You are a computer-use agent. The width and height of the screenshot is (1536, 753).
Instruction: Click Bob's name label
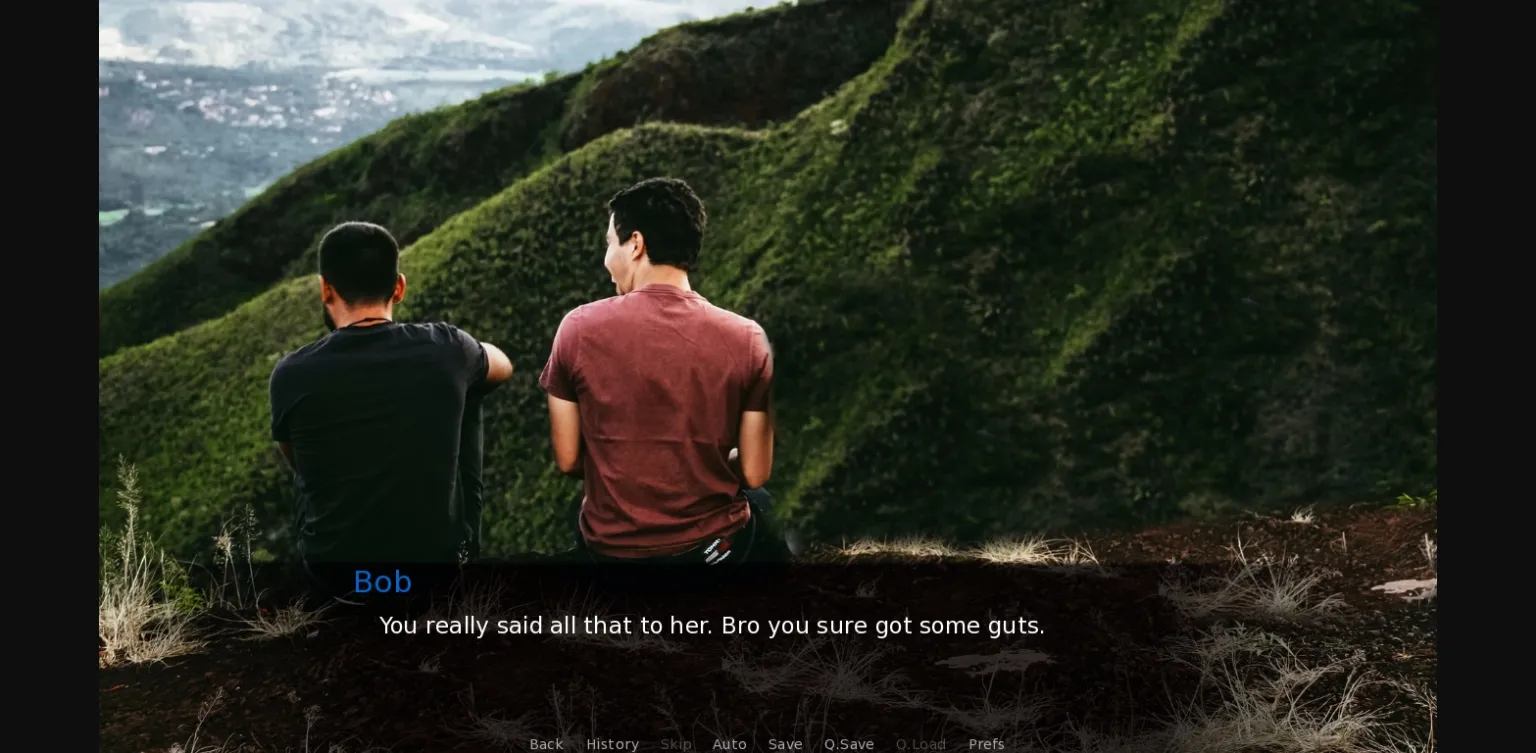coord(382,581)
